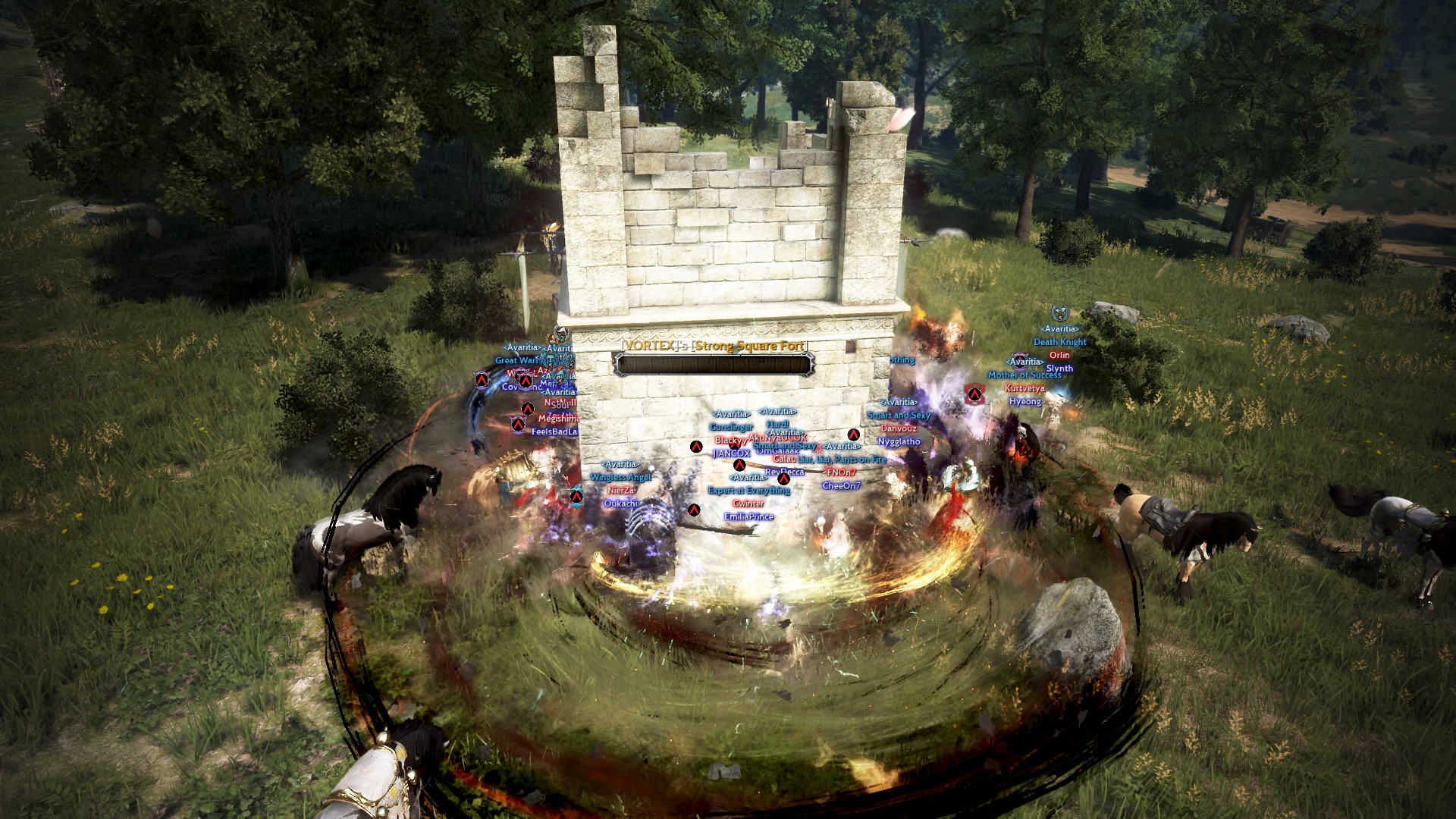Select the guild crest near EmiliaPrince
Screen dimensions: 1456x819
click(694, 510)
